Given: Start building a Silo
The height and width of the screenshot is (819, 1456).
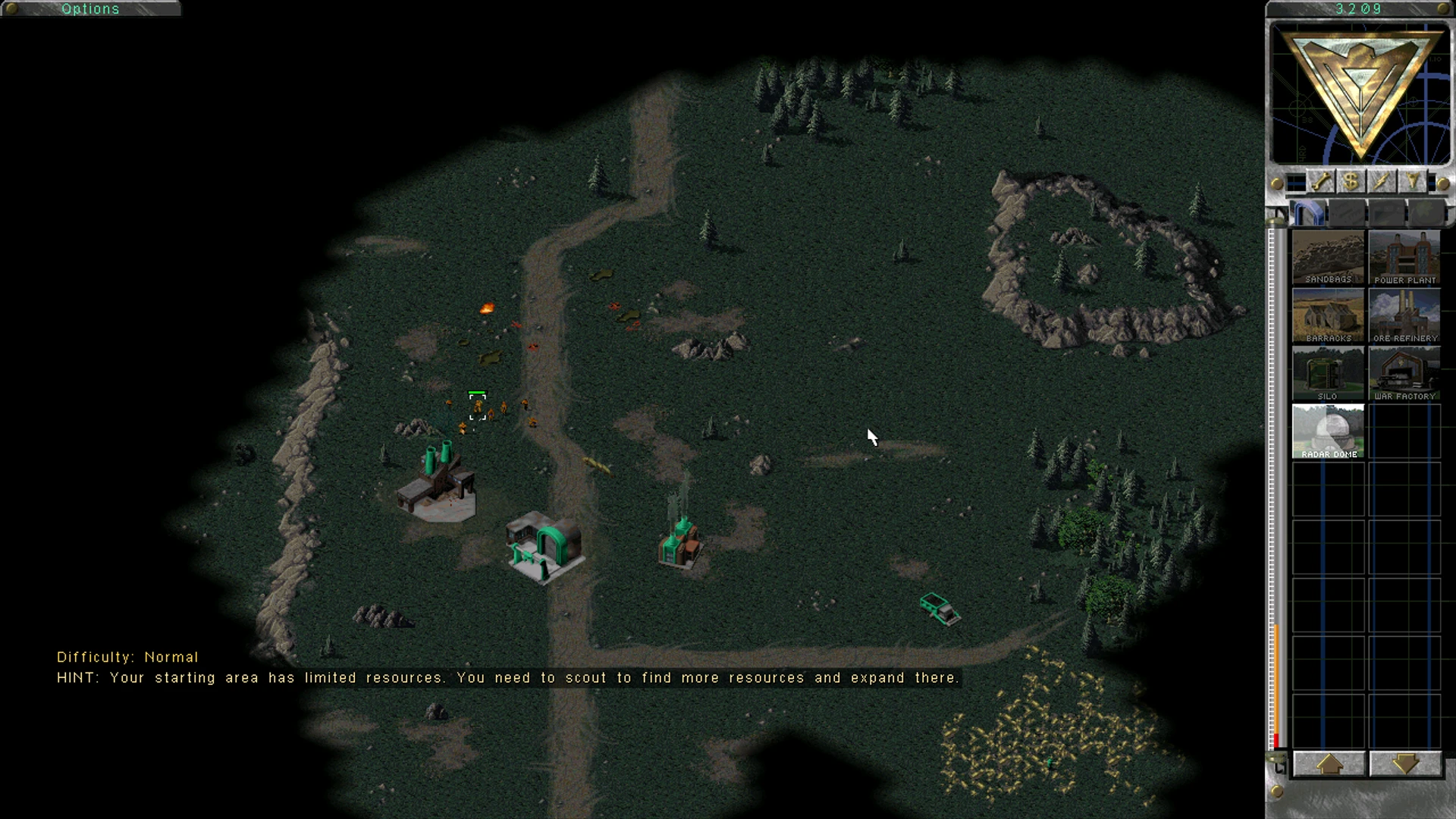Looking at the screenshot, I should [1328, 374].
